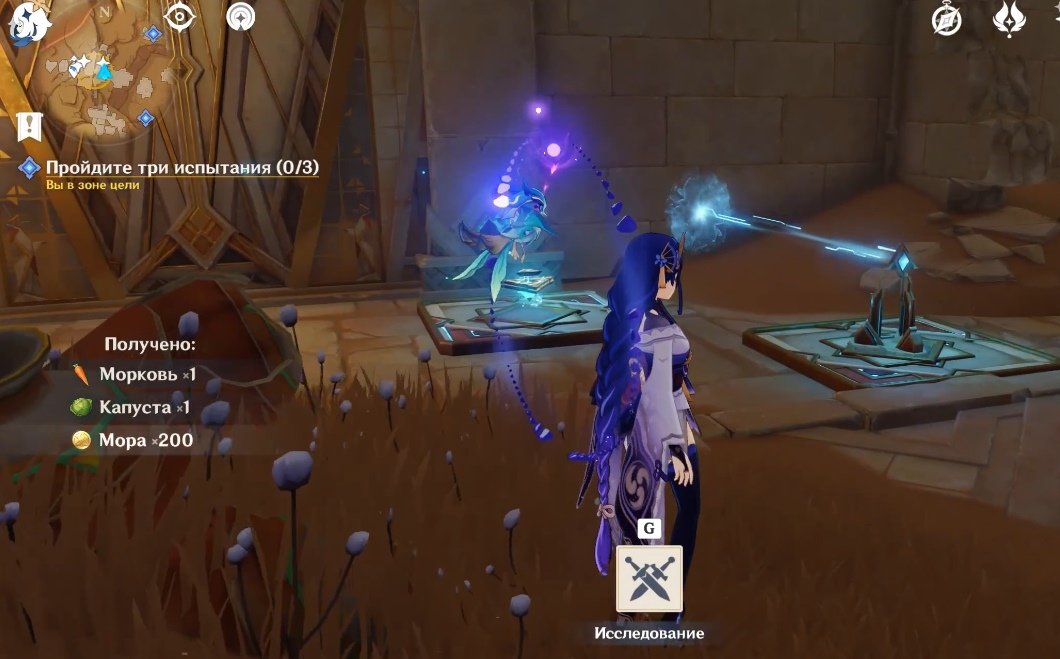1060x659 pixels.
Task: Click the circular arch-and-star icon beside the eye icon
Action: [x=240, y=17]
